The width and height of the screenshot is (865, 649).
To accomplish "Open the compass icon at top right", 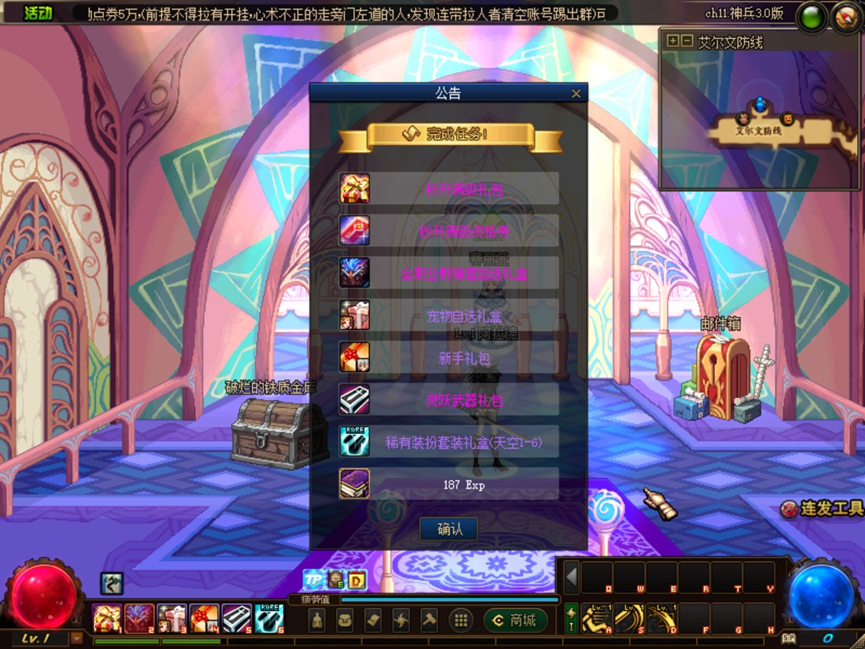I will tap(846, 17).
